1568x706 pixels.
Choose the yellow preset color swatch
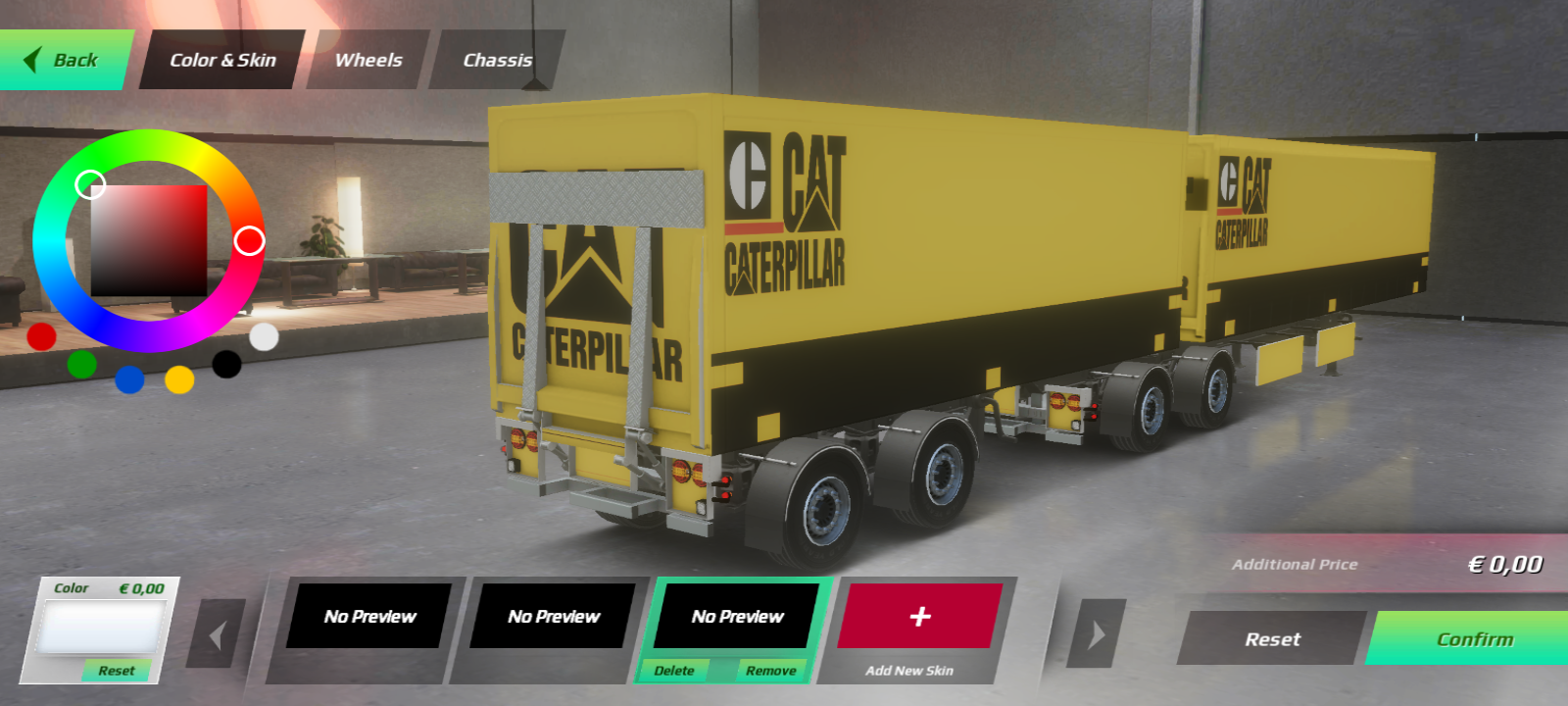(178, 381)
